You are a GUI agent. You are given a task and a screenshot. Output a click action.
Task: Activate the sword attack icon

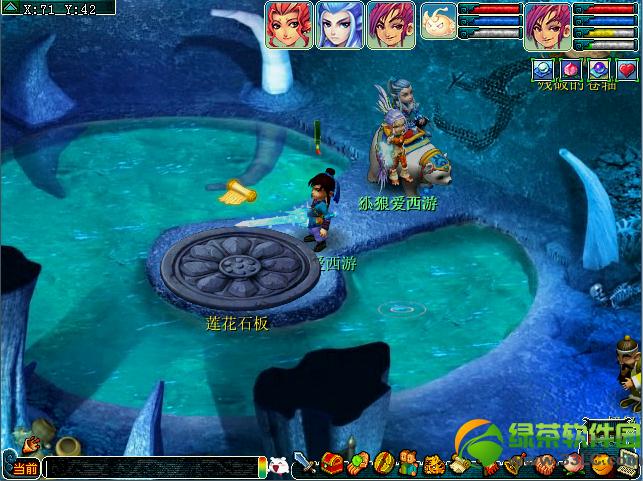307,465
